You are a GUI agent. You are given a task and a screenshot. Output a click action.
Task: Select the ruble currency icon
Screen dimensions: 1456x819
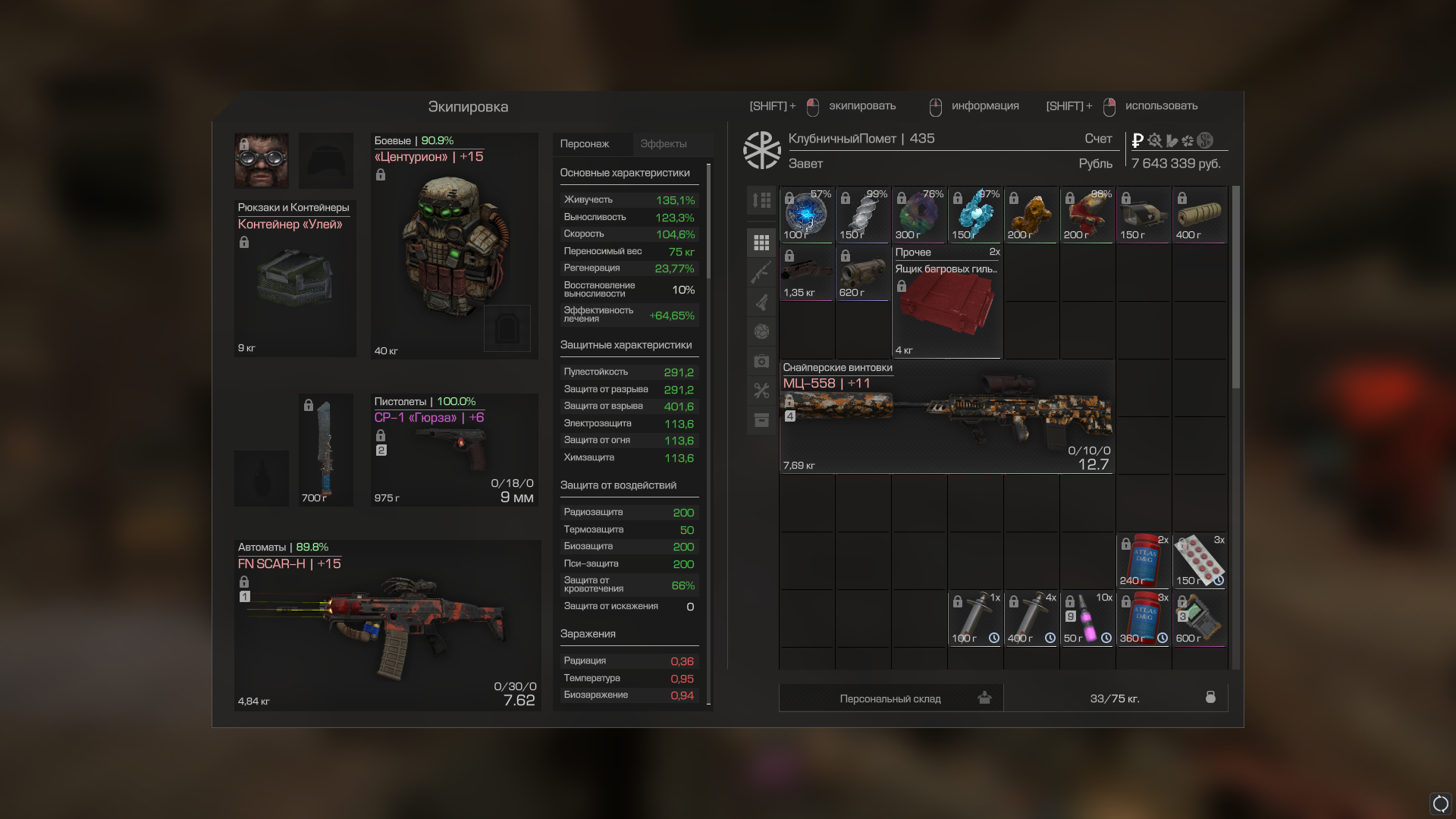tap(1137, 140)
